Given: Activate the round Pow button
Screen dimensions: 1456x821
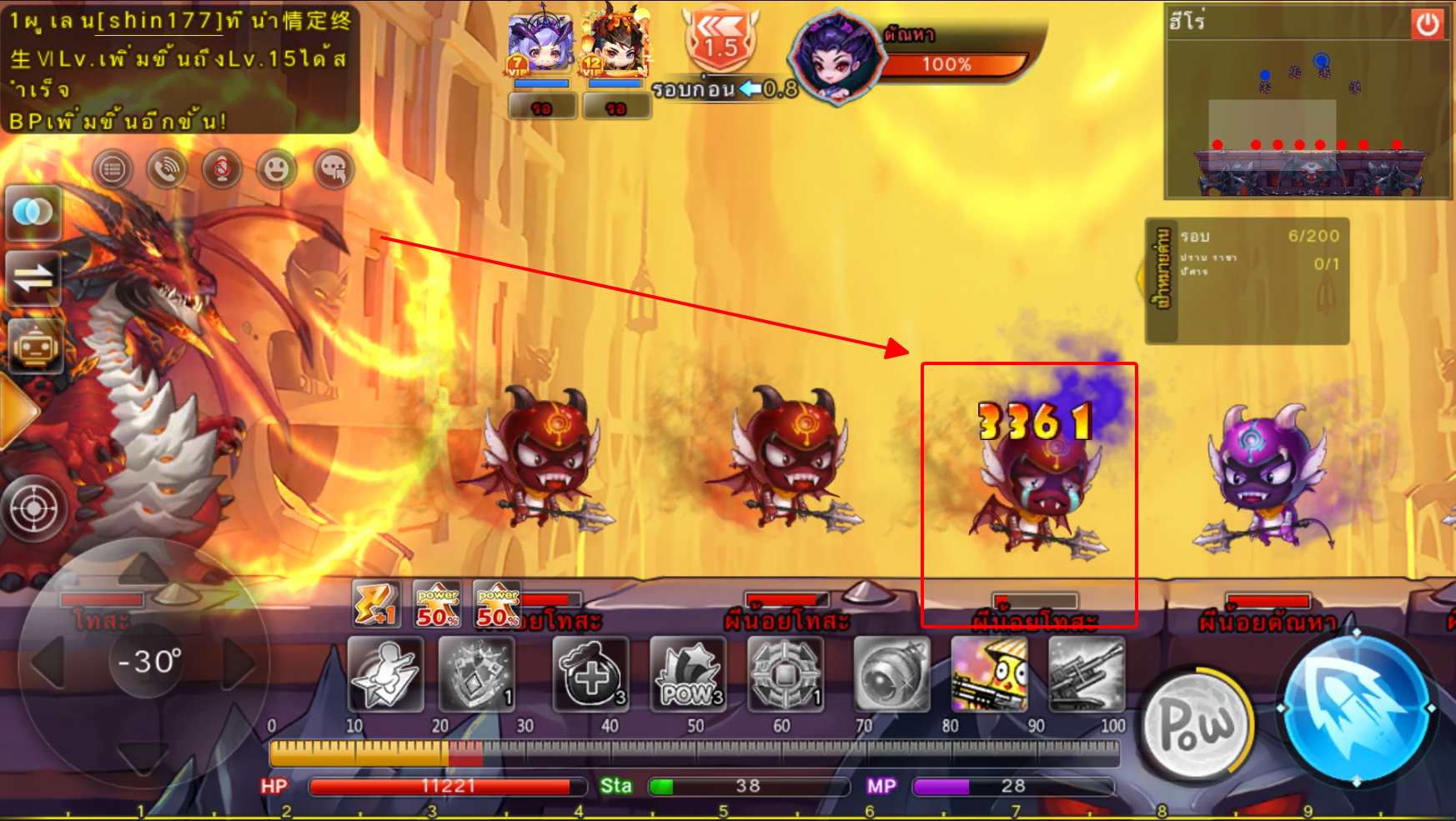Looking at the screenshot, I should 1196,723.
